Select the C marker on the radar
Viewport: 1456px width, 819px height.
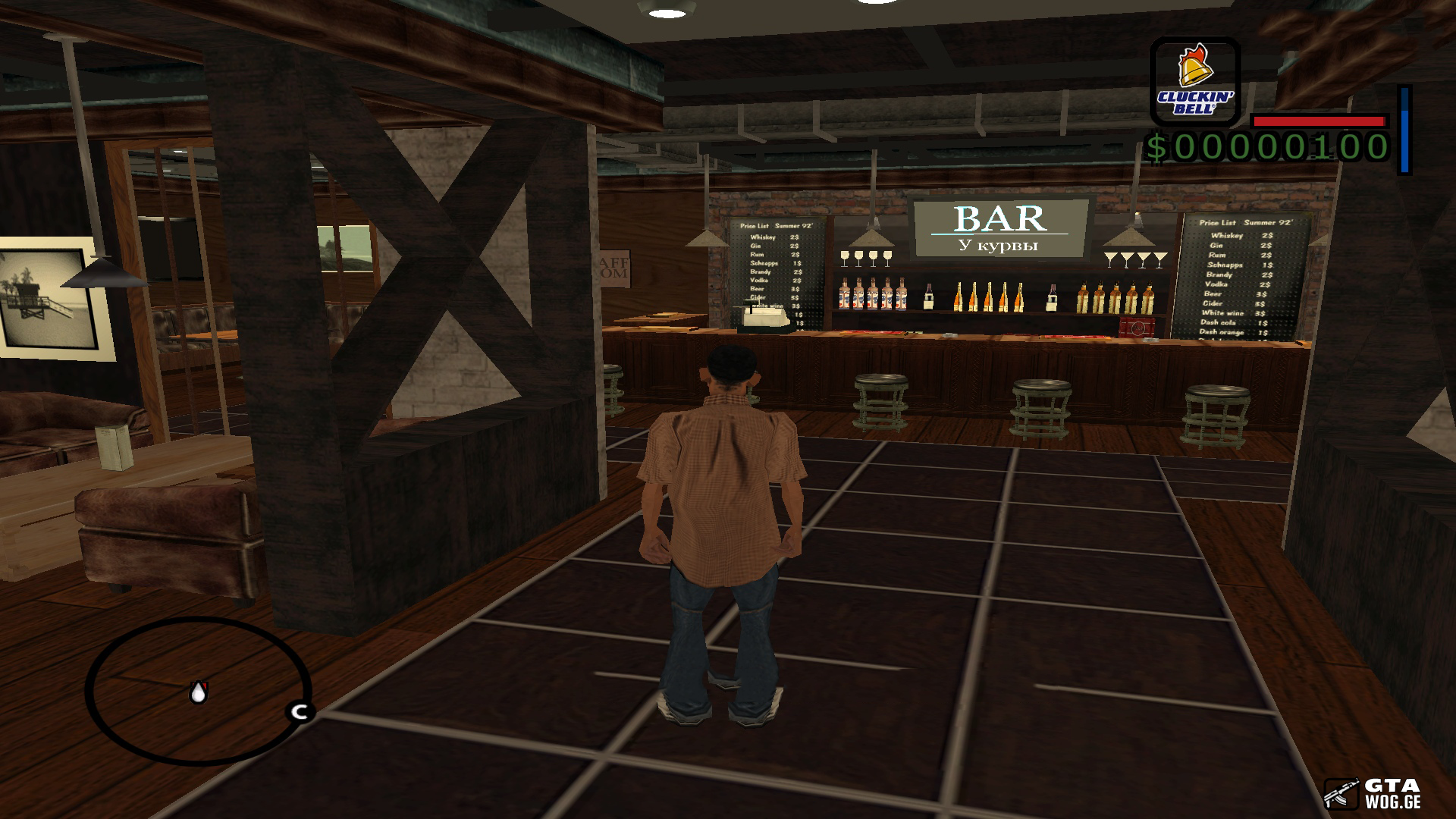(300, 712)
